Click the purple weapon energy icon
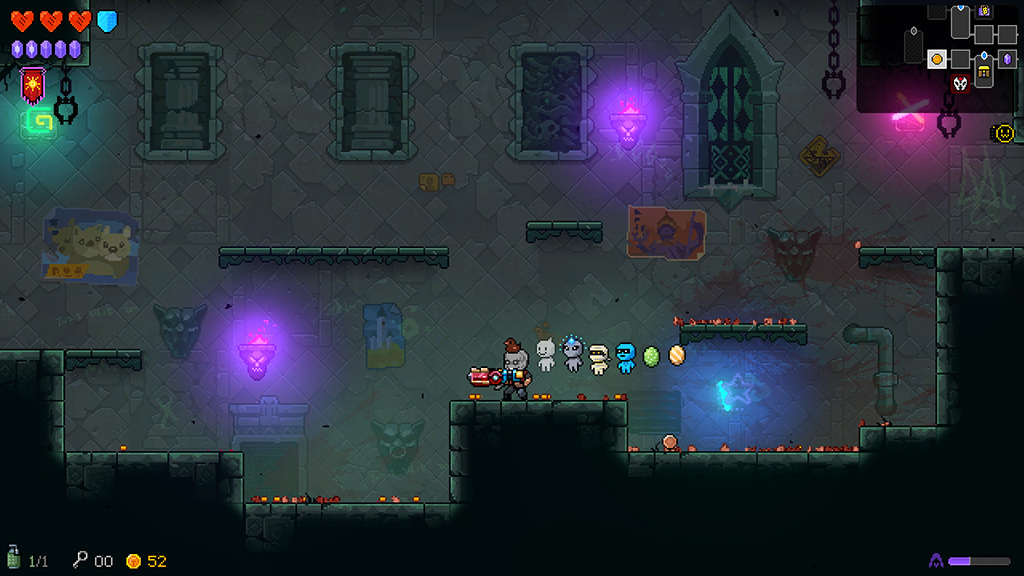Screen dimensions: 1024x576 pos(937,561)
